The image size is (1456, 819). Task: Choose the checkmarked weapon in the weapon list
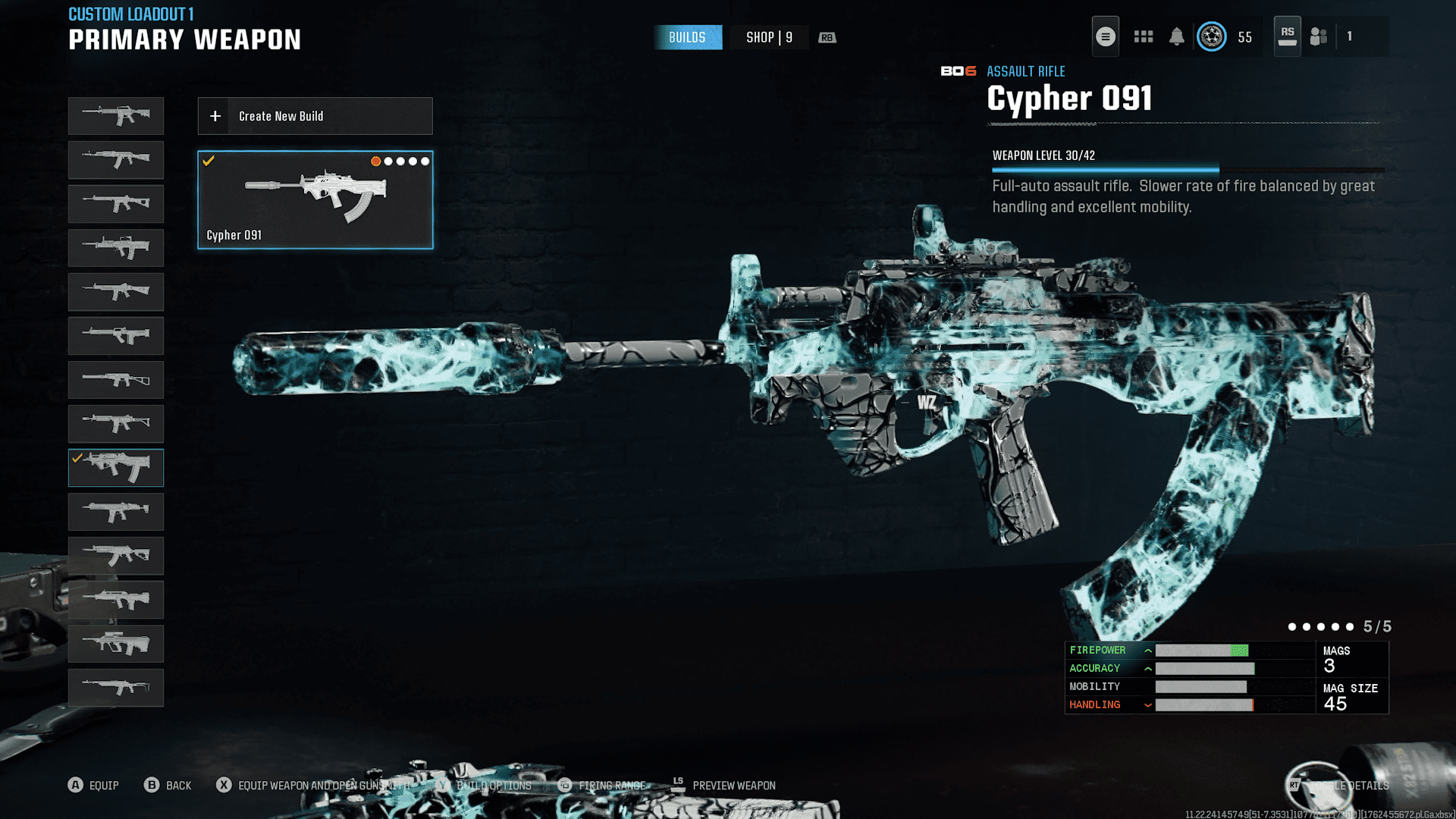[x=116, y=468]
